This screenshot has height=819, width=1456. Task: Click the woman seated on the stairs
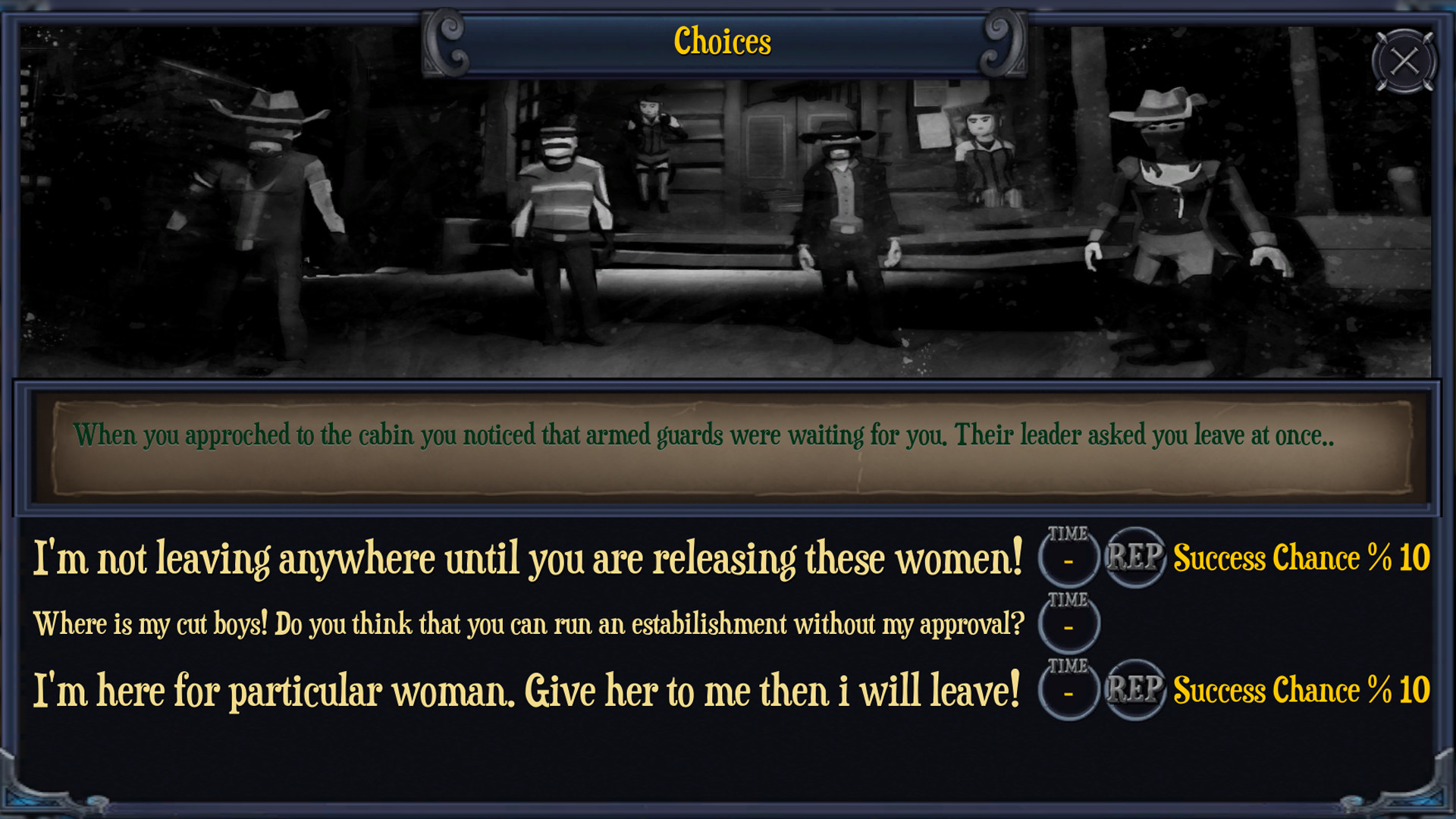(651, 148)
